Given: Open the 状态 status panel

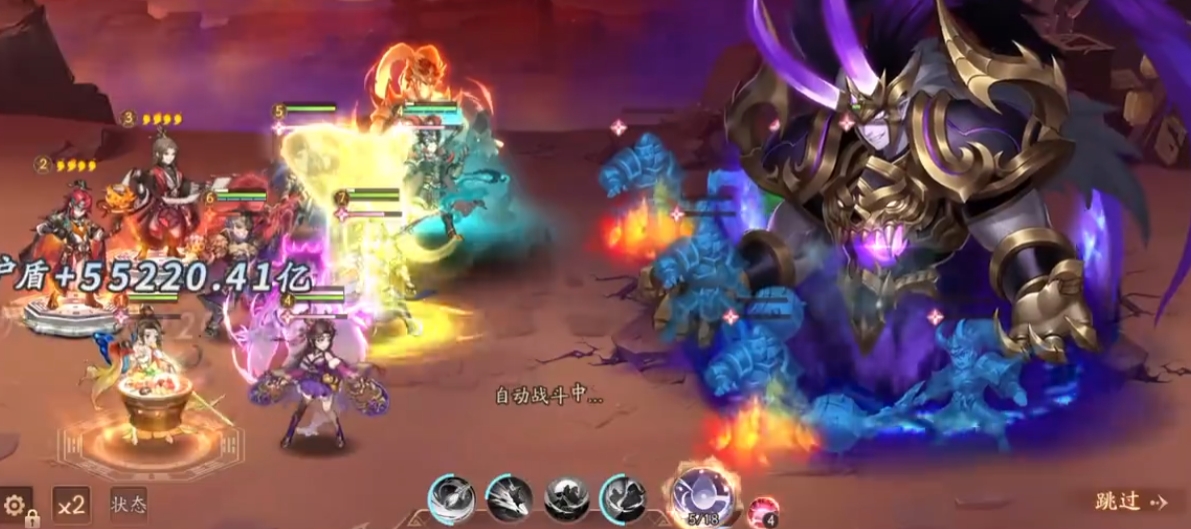Looking at the screenshot, I should pos(128,505).
